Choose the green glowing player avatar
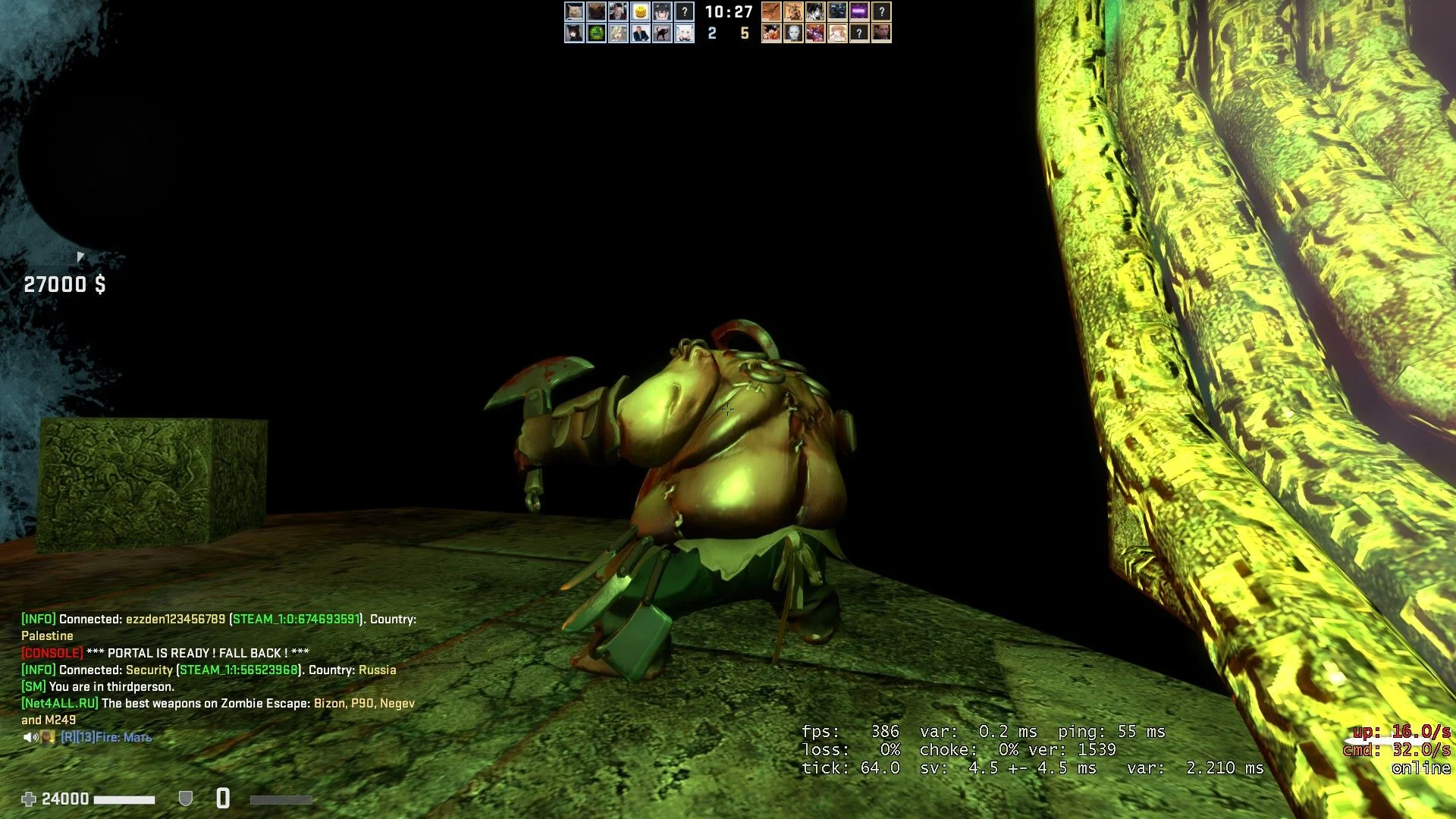 click(596, 33)
